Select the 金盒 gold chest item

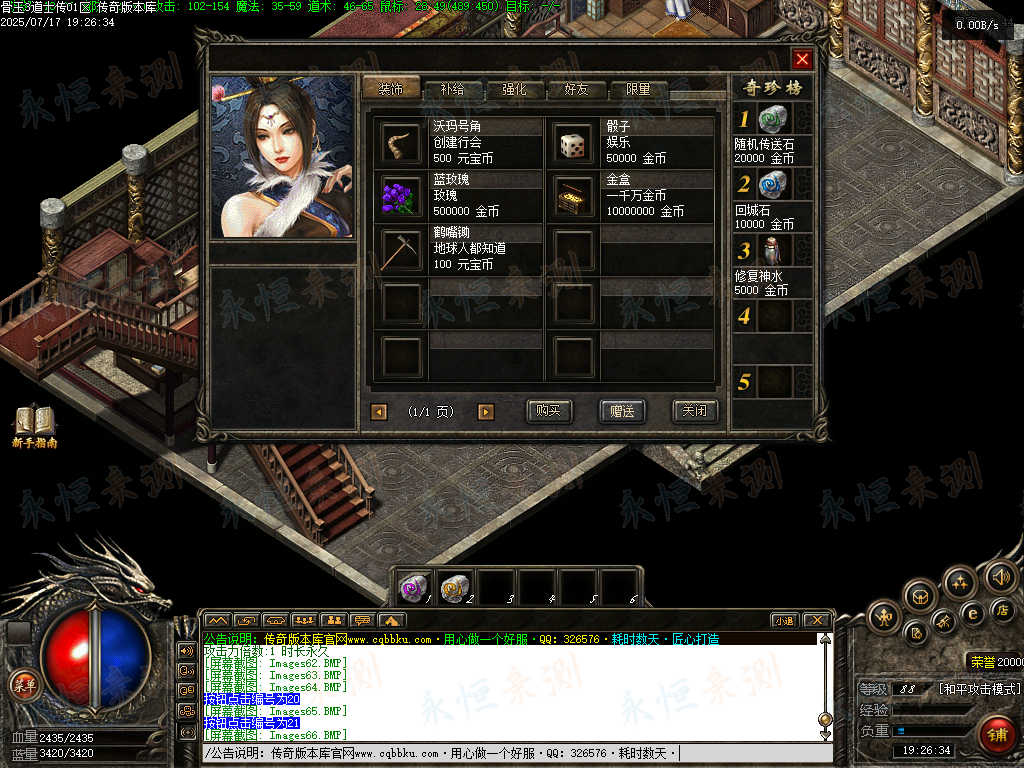[x=574, y=196]
